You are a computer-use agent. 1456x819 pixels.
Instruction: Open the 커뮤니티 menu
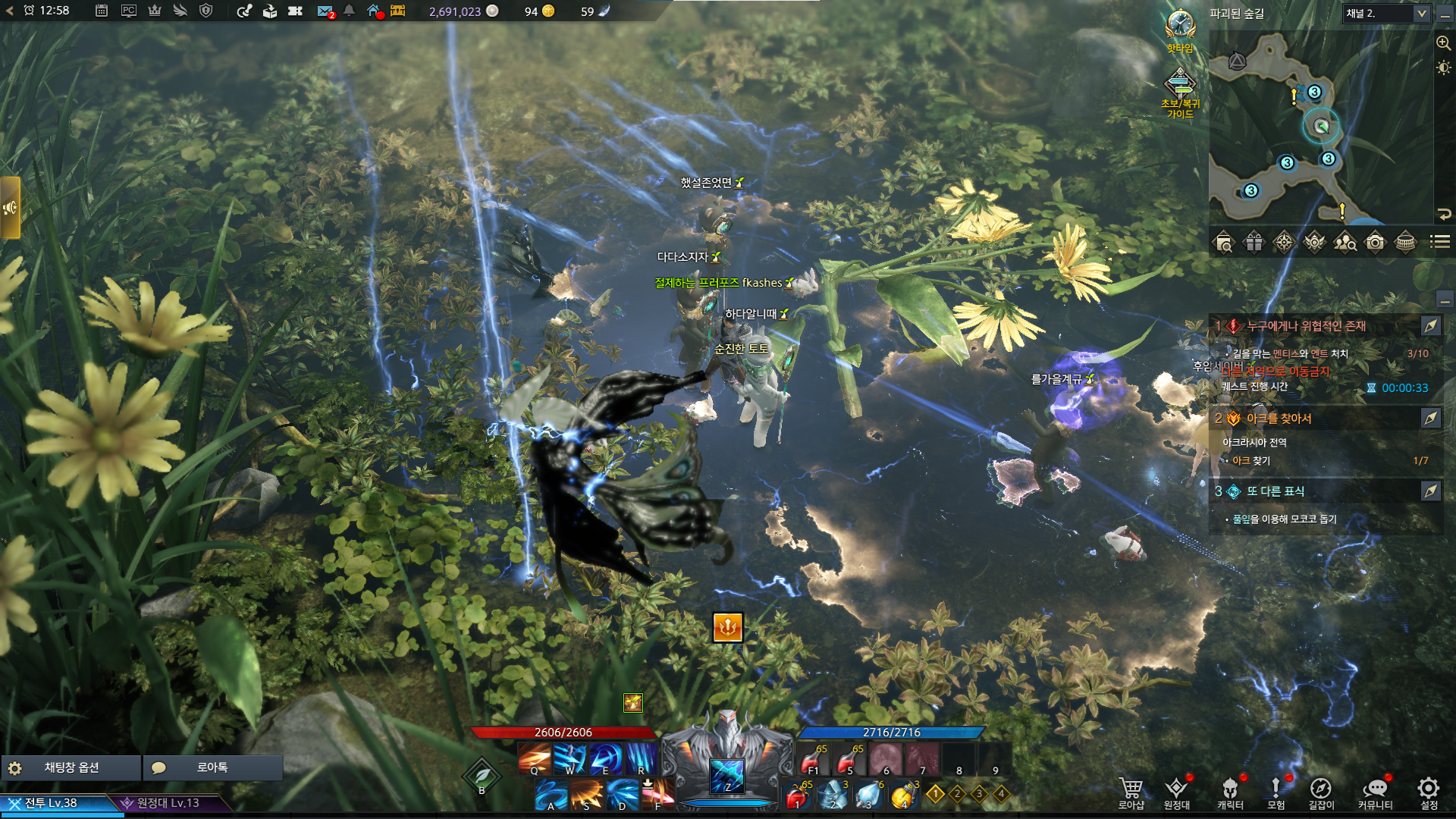tap(1375, 790)
